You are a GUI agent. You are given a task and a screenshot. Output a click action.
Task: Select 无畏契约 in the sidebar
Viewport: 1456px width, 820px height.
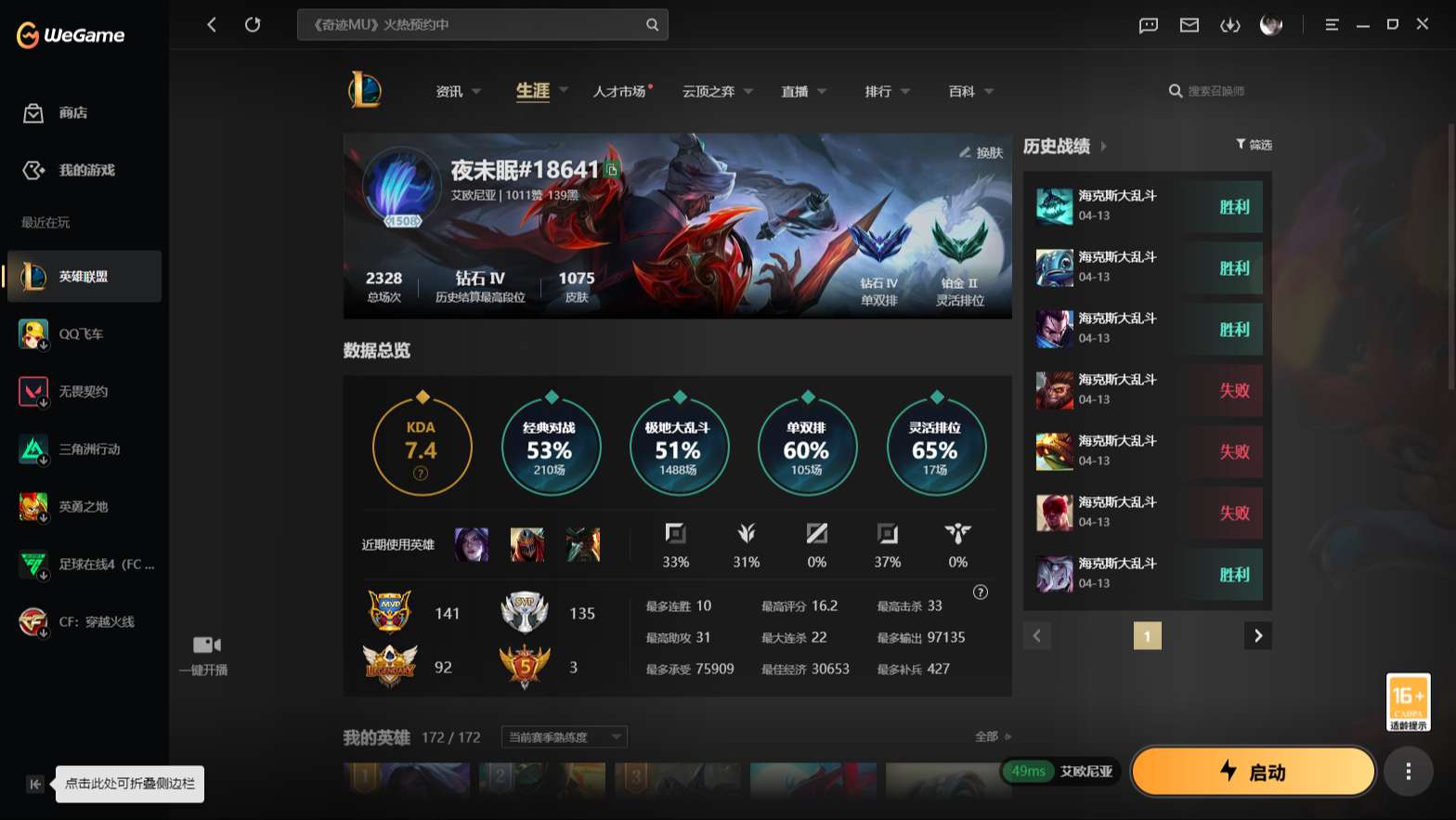point(82,391)
